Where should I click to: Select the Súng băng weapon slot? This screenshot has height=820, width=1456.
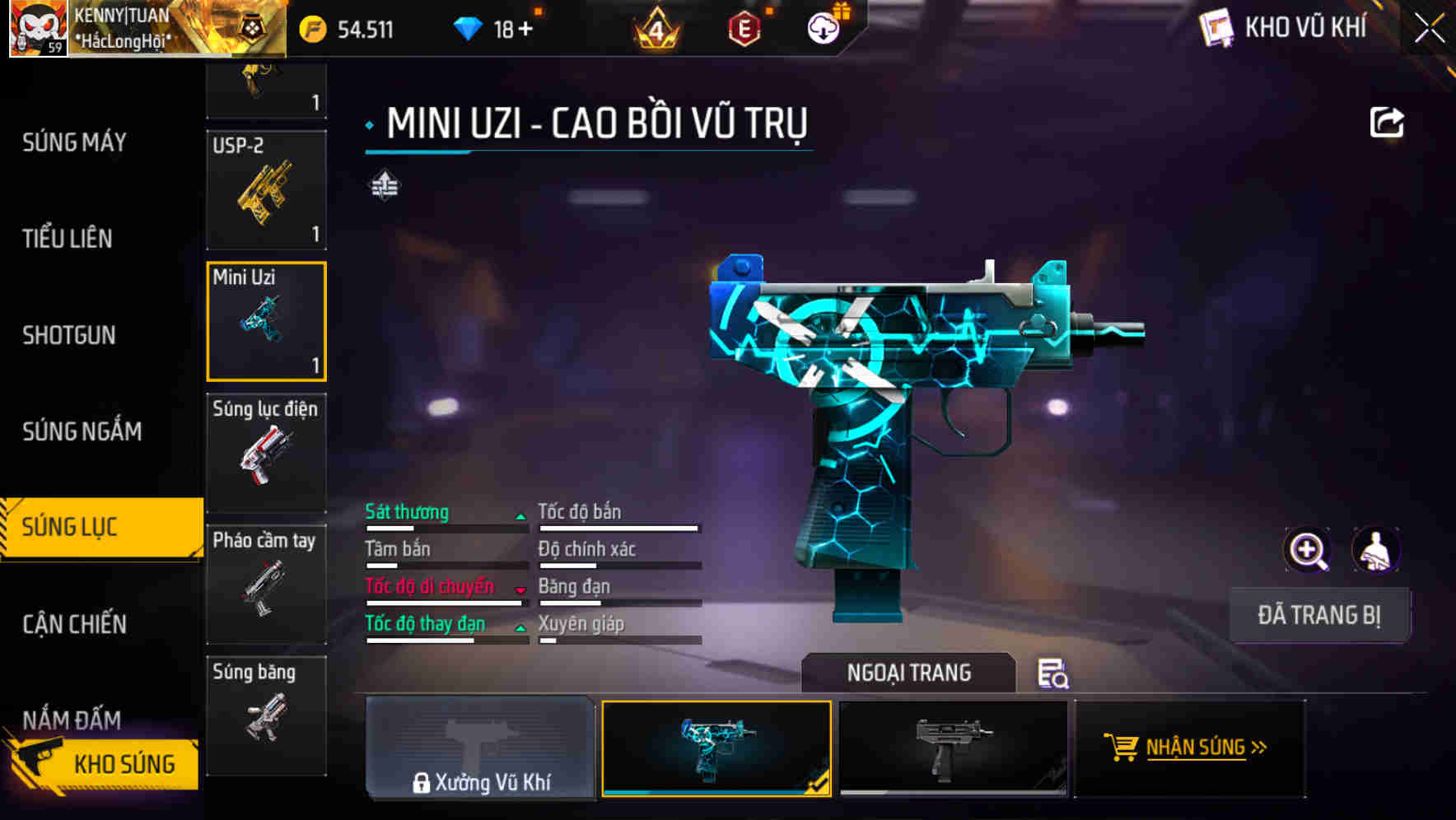[266, 715]
